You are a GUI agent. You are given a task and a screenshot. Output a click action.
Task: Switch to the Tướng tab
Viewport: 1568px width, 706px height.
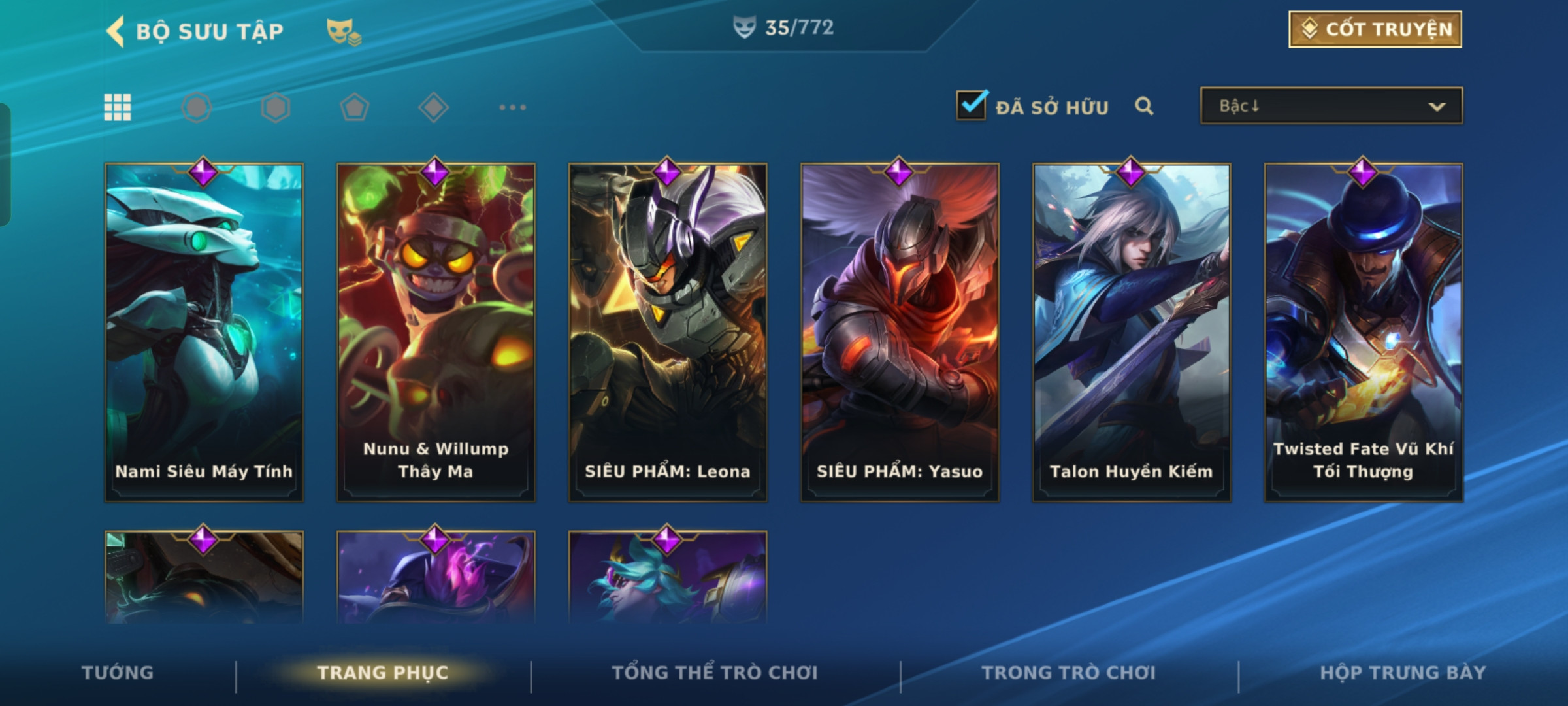point(118,673)
